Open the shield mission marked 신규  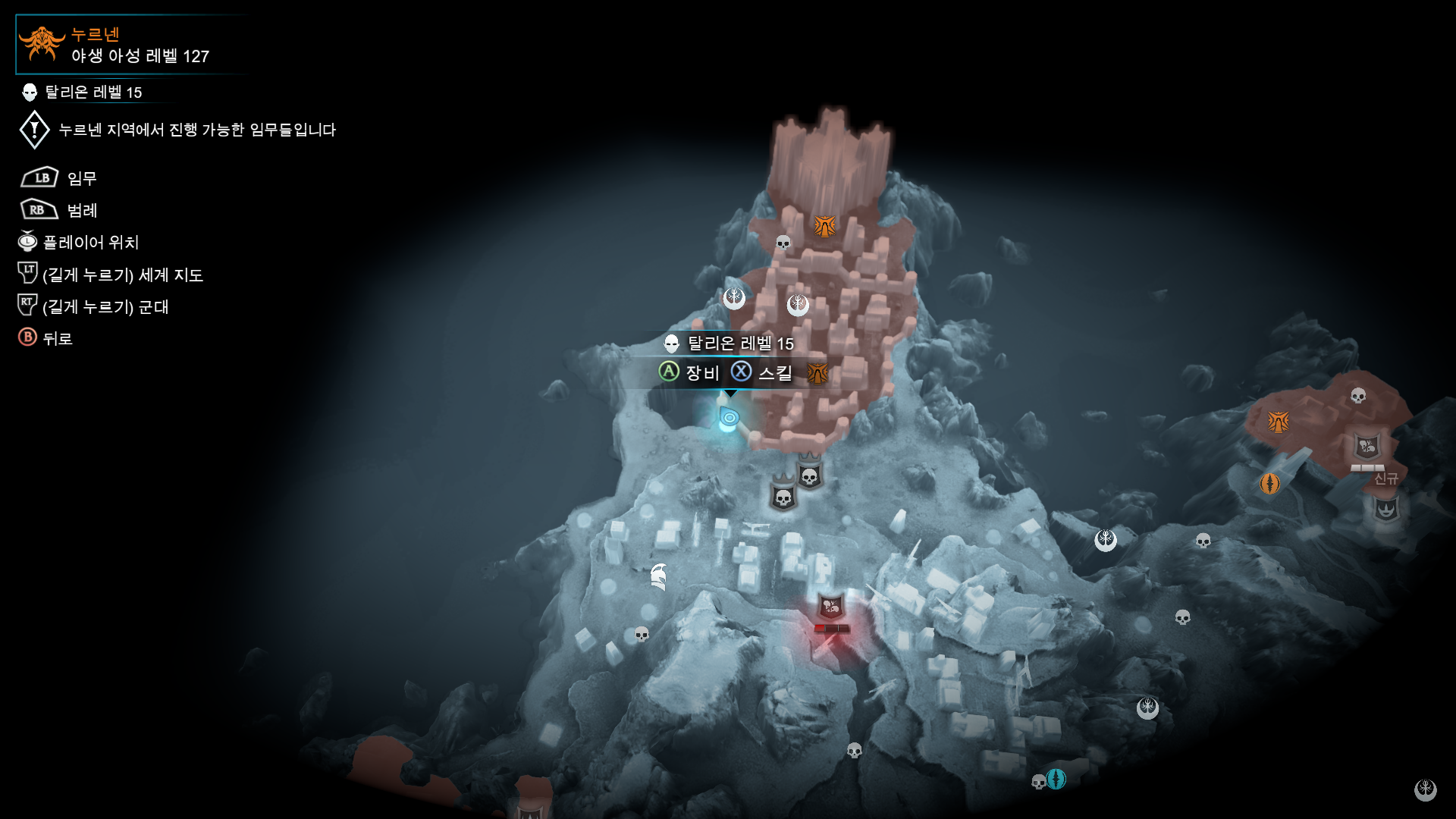pos(1367,447)
